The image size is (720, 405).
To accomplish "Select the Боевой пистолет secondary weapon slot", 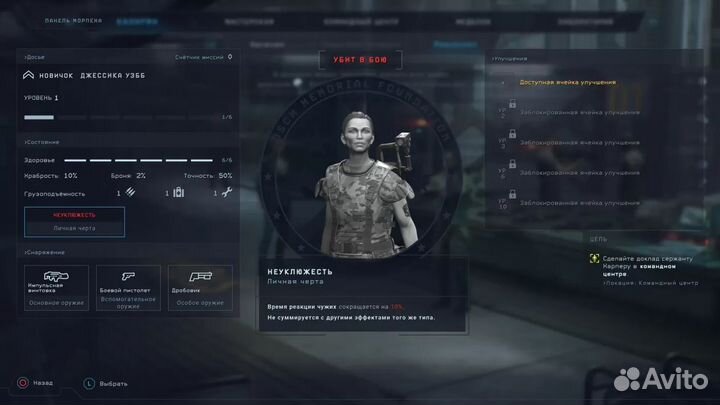I will (128, 288).
